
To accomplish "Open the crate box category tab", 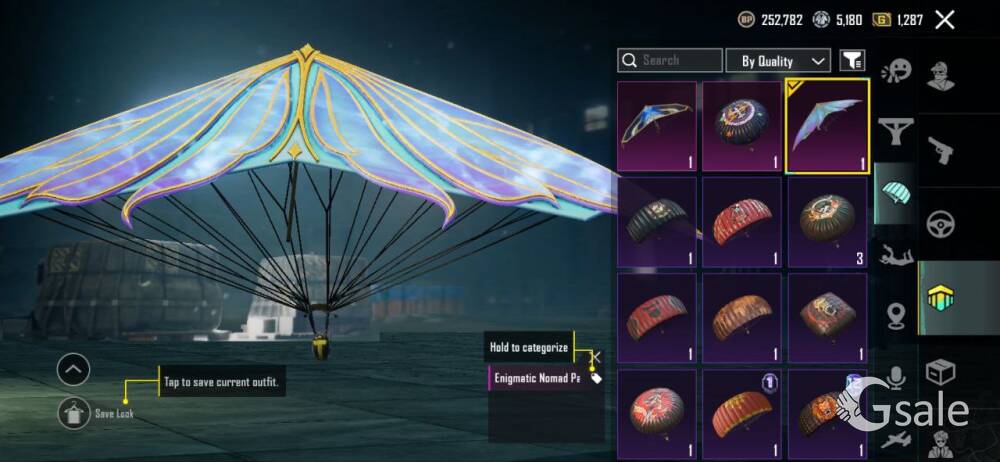I will 941,372.
